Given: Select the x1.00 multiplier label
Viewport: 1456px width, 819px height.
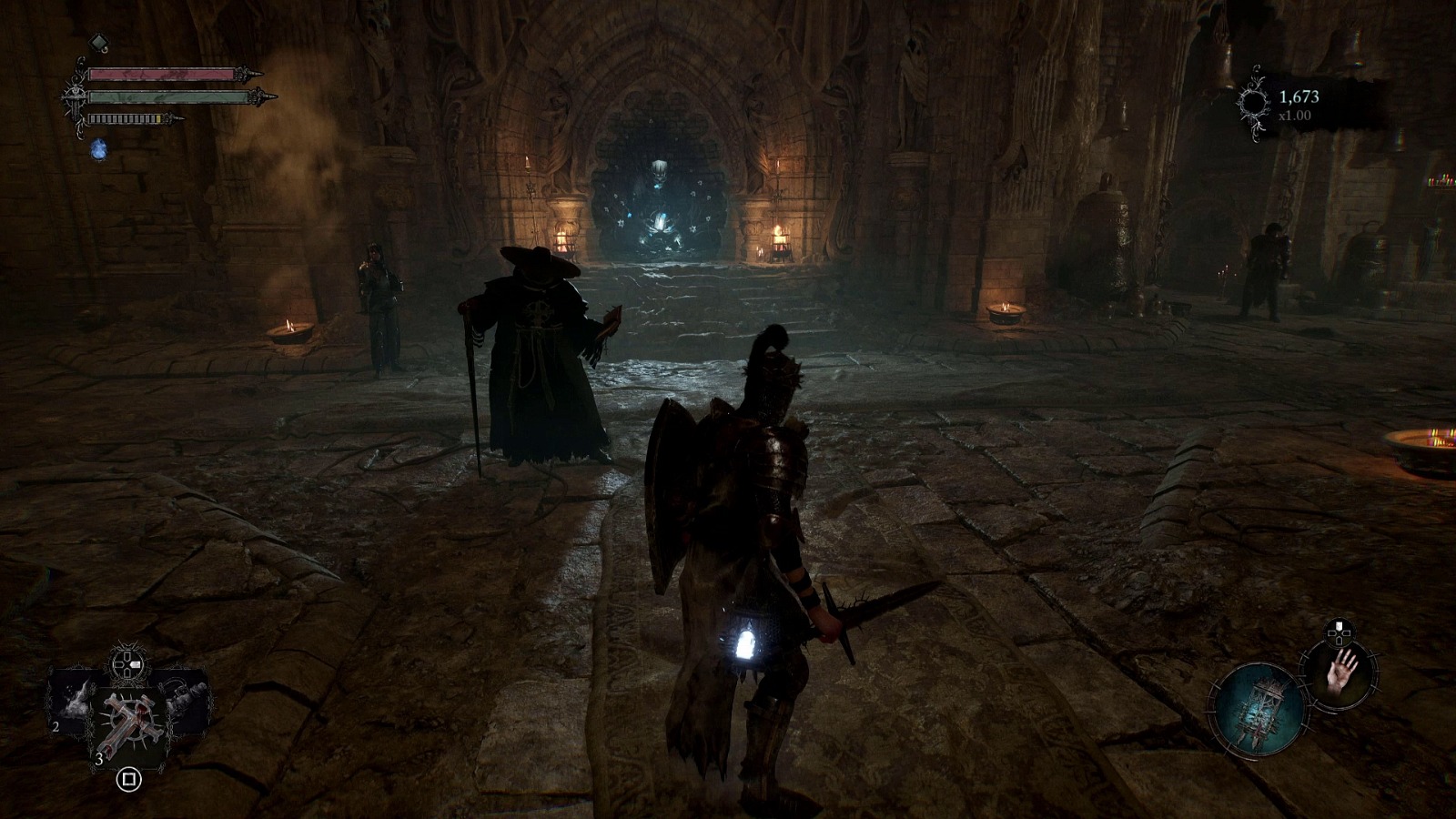Looking at the screenshot, I should (x=1296, y=115).
